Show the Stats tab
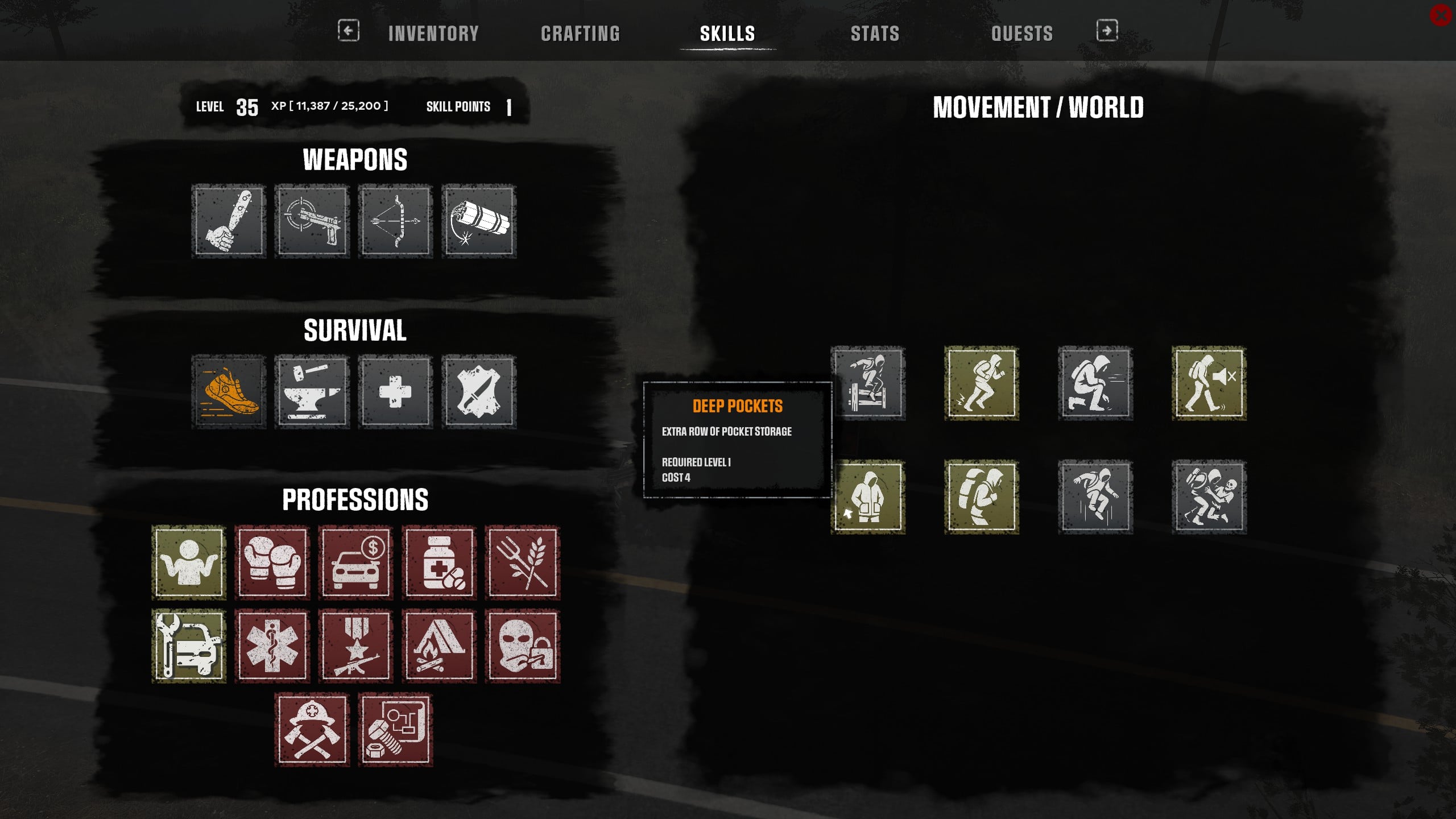Screen dimensions: 1456x819 click(875, 34)
